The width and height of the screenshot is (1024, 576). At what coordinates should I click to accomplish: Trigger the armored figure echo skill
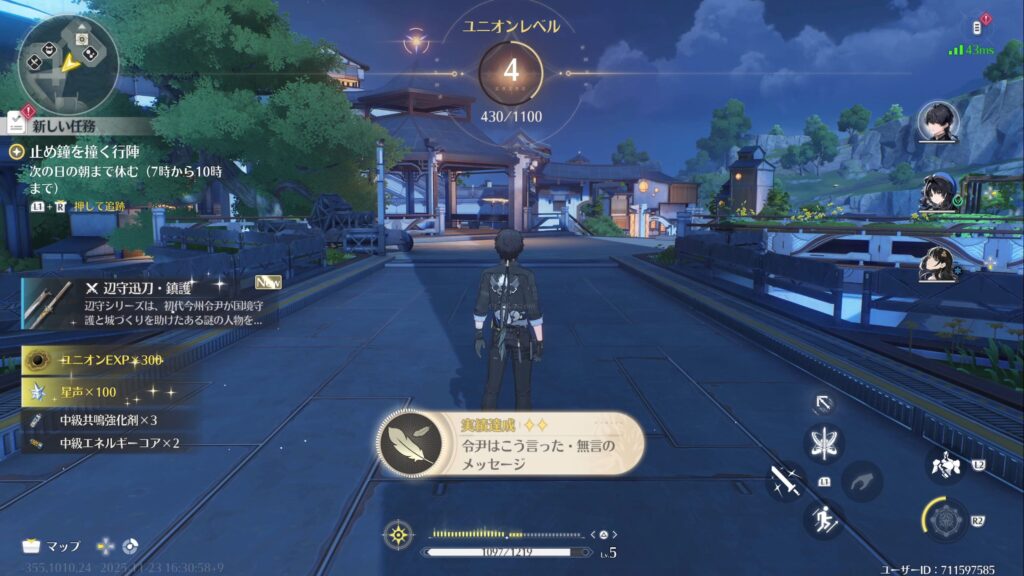click(943, 465)
